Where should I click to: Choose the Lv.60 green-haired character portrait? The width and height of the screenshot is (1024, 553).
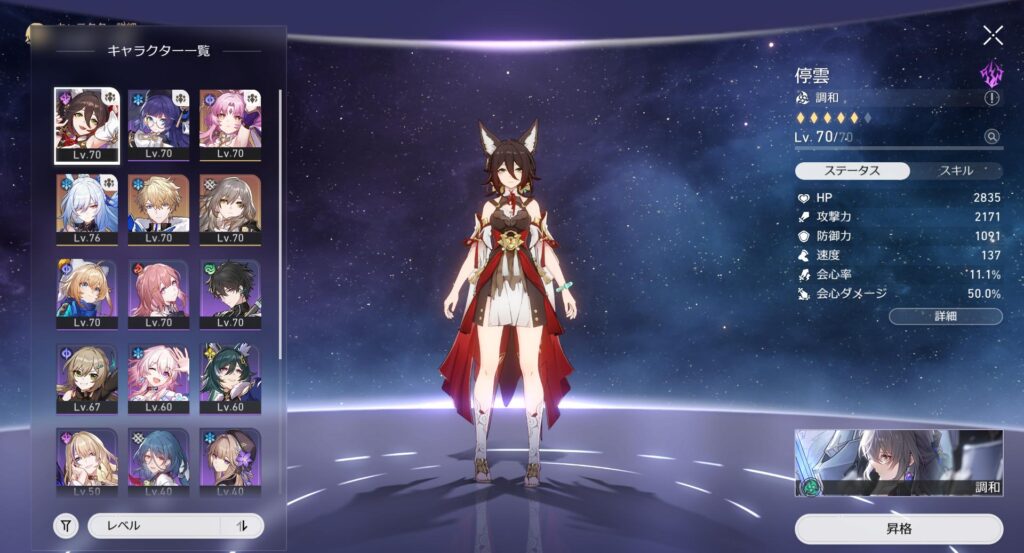230,379
